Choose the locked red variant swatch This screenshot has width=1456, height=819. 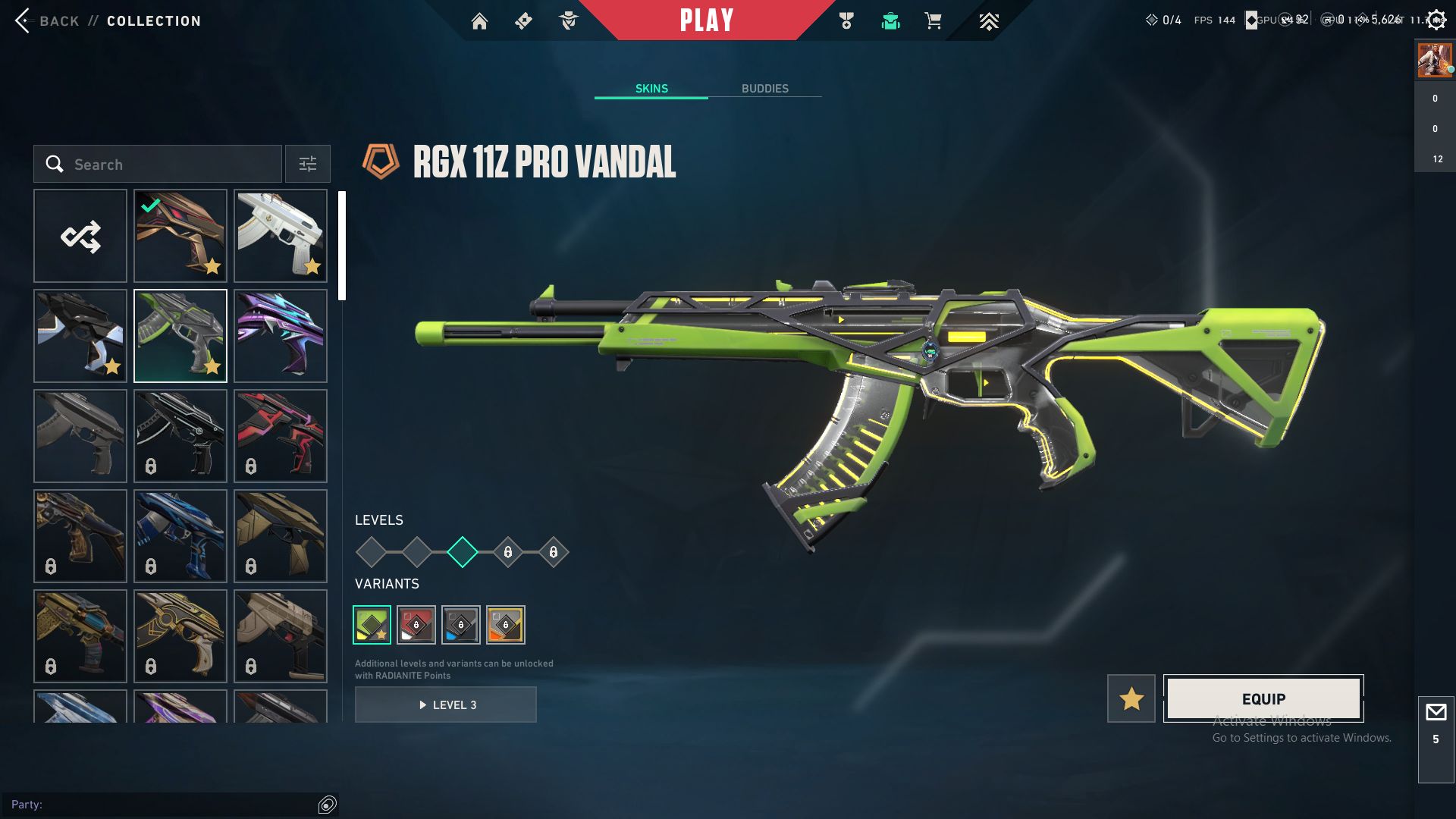pos(416,625)
